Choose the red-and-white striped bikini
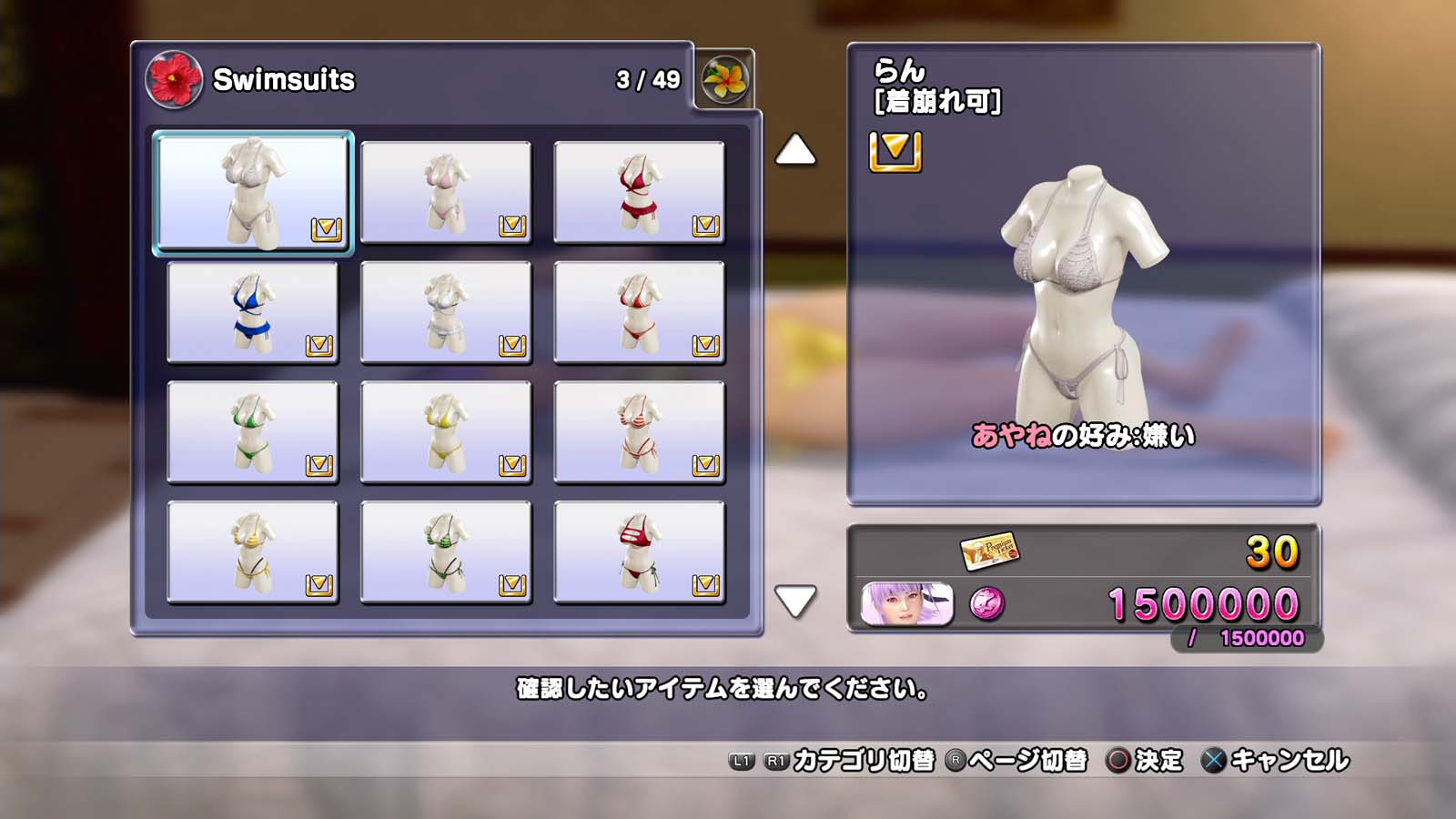The image size is (1456, 819). point(639,432)
